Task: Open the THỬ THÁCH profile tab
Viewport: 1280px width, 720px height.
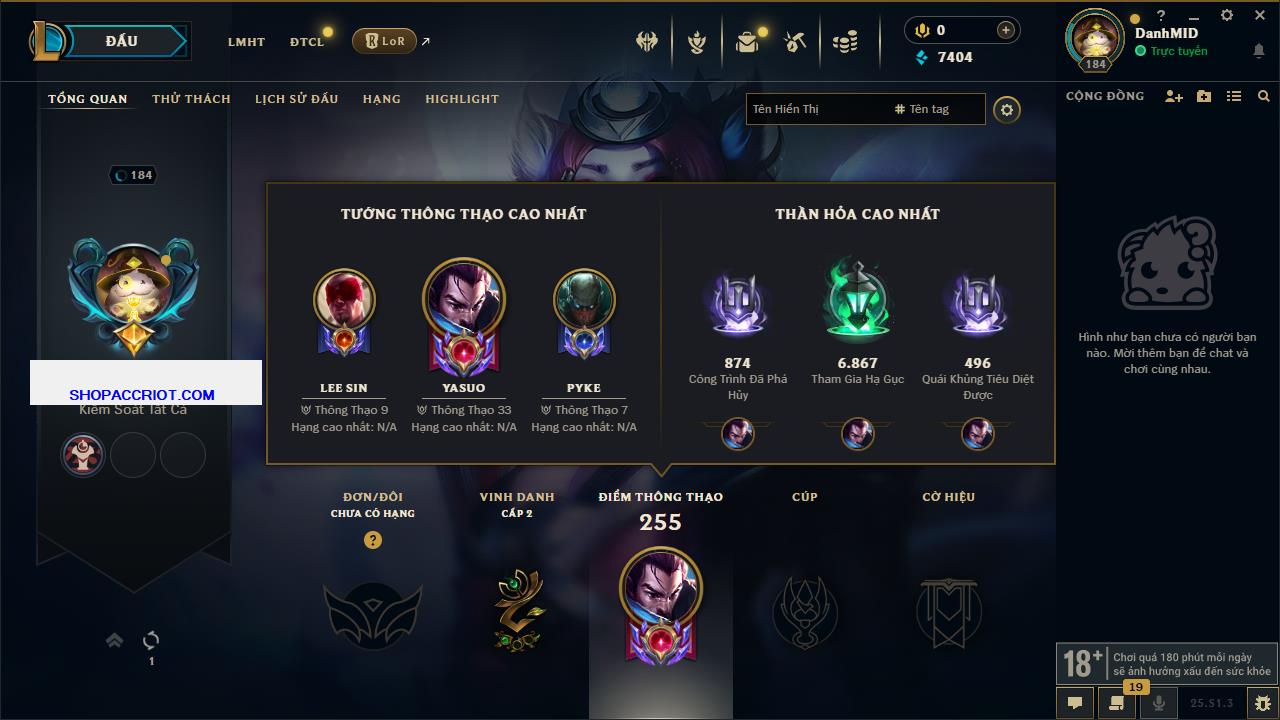Action: click(x=191, y=99)
